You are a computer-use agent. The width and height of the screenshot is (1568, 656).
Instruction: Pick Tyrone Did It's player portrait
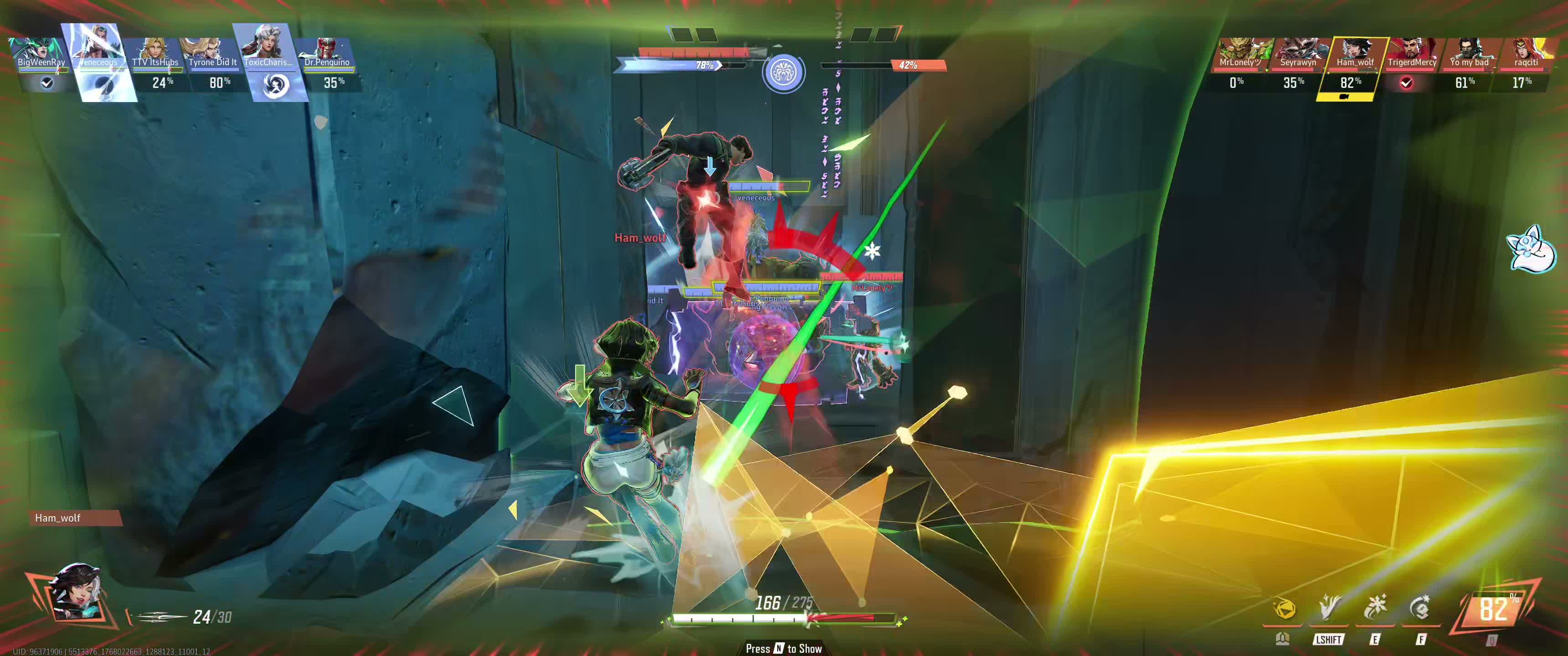tap(212, 52)
